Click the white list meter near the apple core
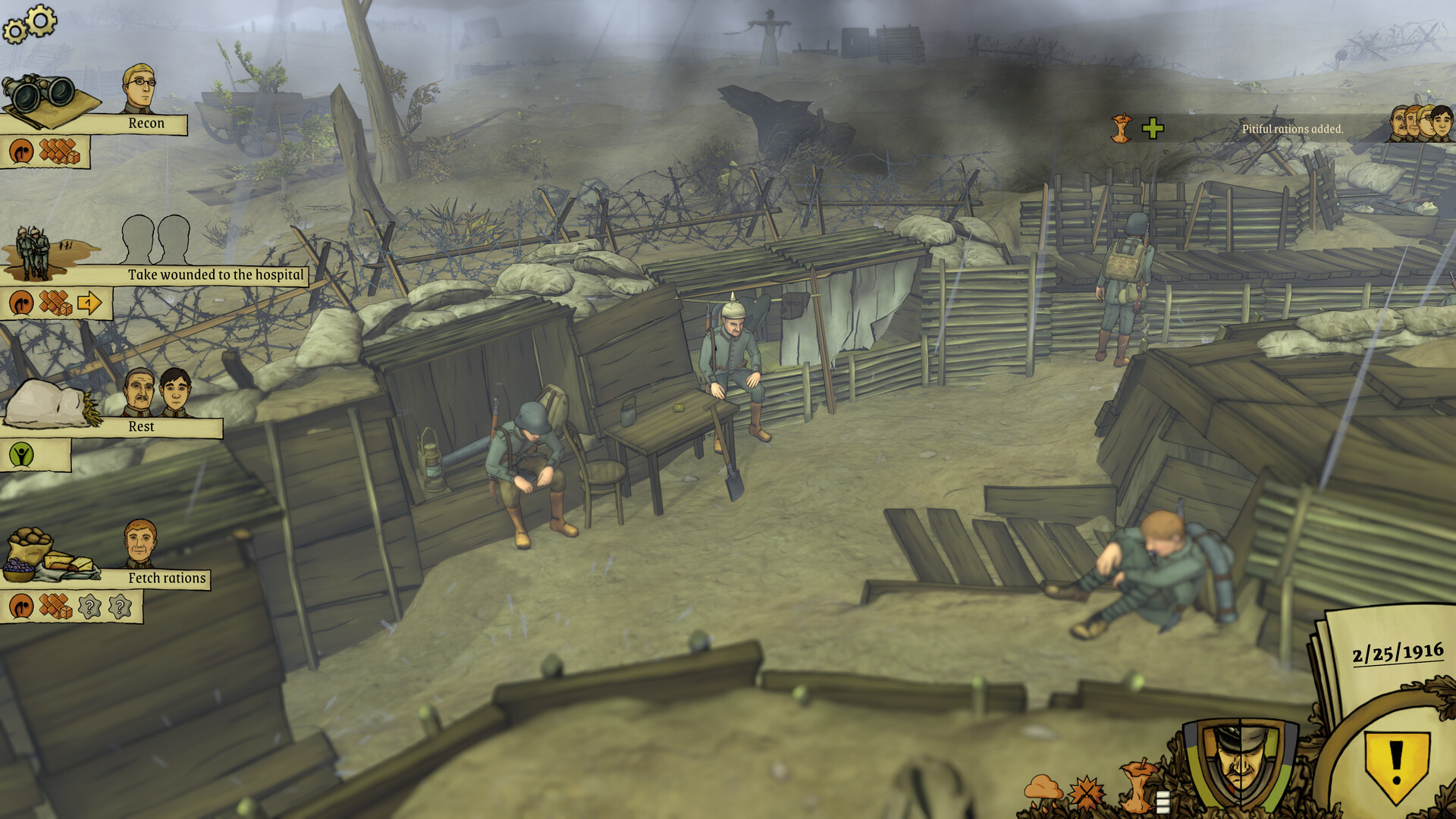 point(1163,802)
